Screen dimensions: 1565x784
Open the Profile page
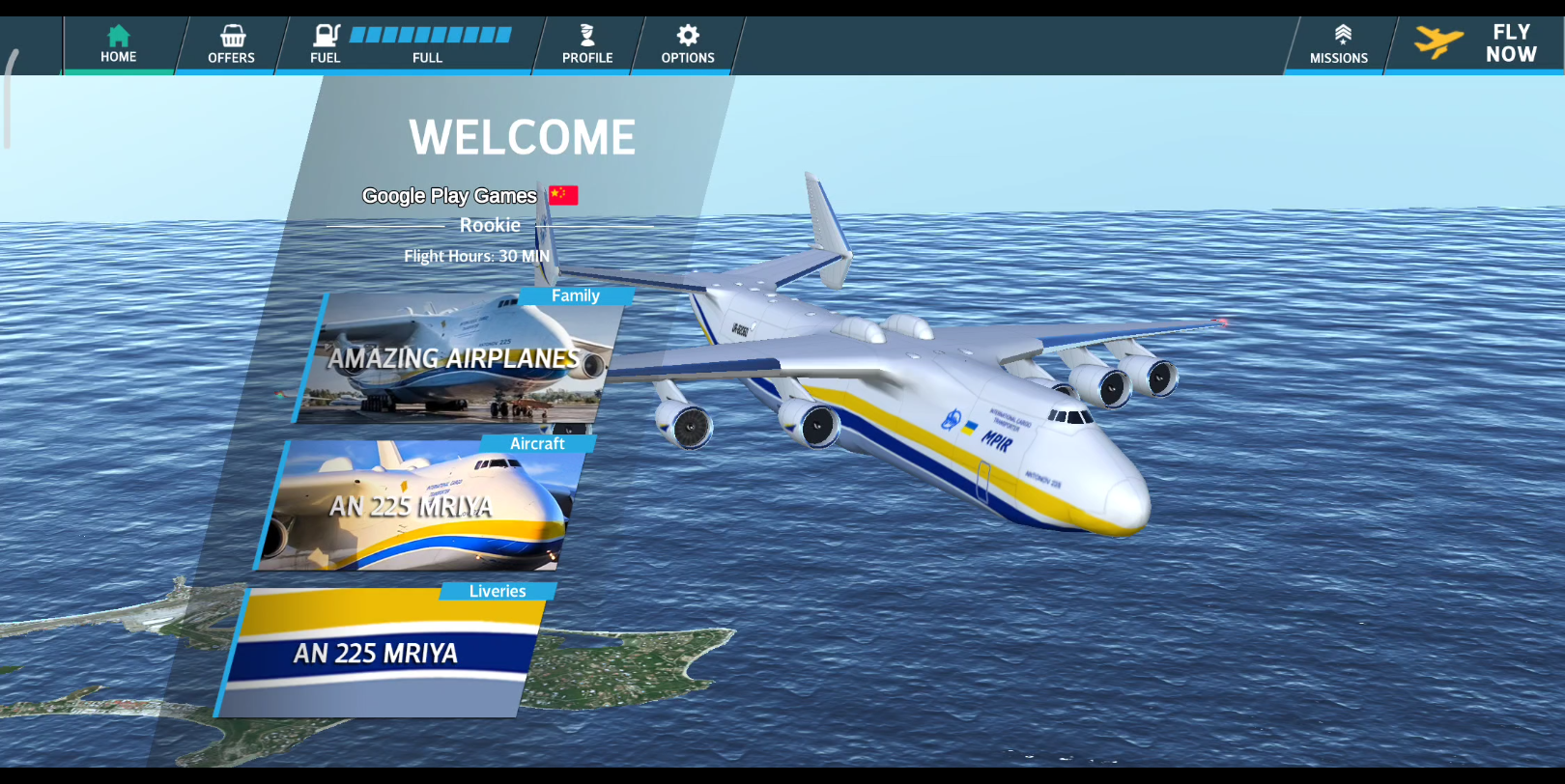coord(587,45)
